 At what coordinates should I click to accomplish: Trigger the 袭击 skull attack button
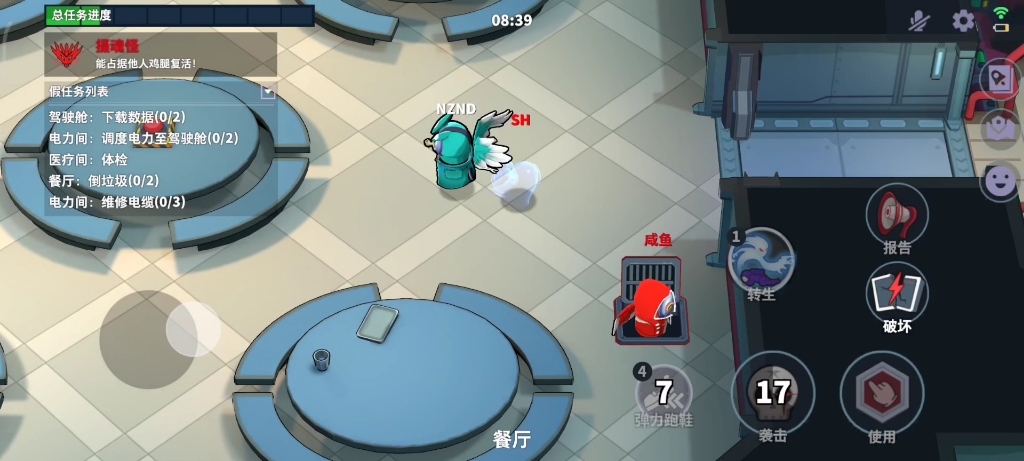tap(772, 393)
